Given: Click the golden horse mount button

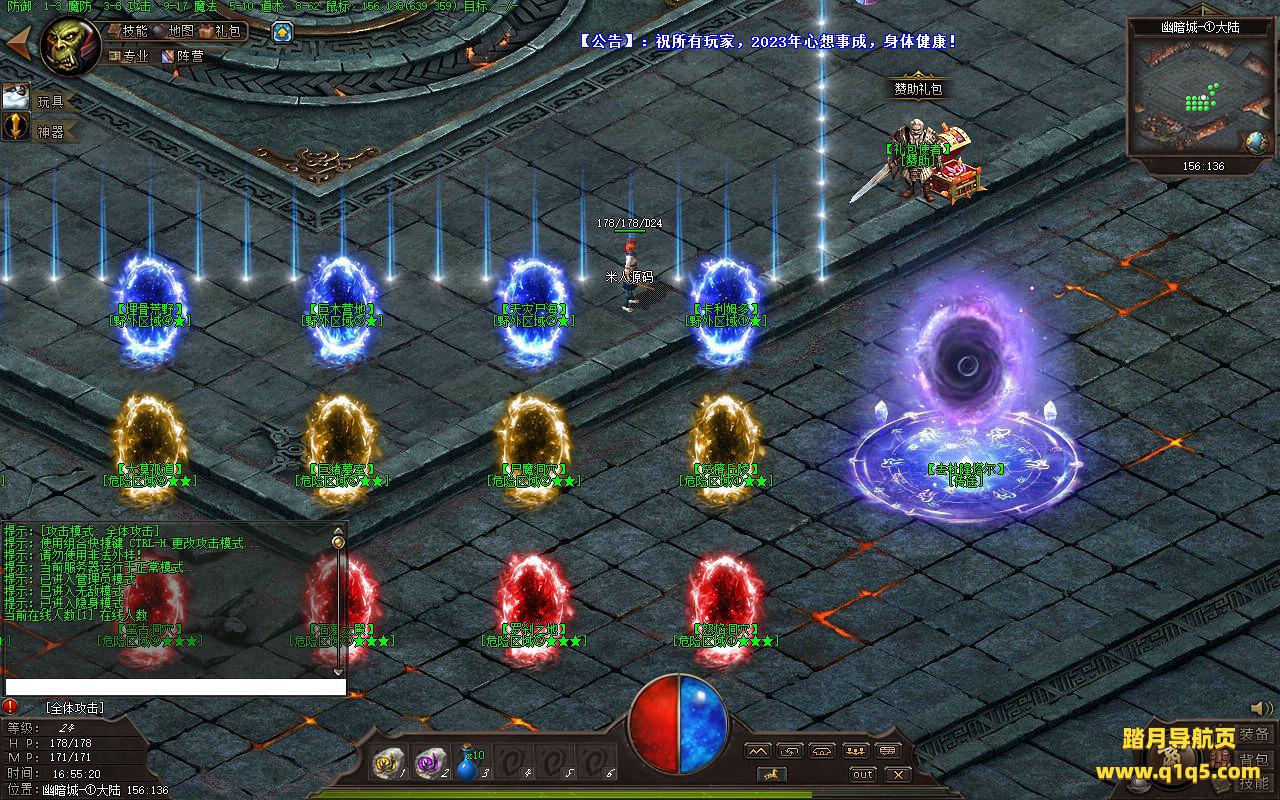Looking at the screenshot, I should 771,774.
